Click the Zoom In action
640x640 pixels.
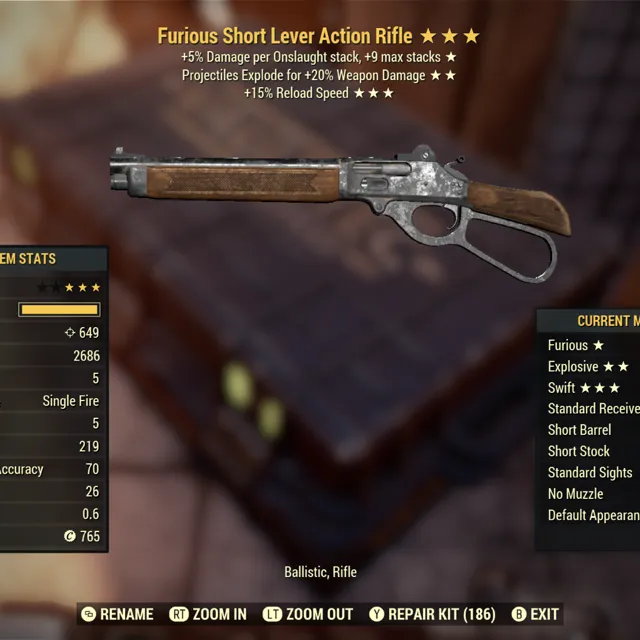[x=208, y=614]
